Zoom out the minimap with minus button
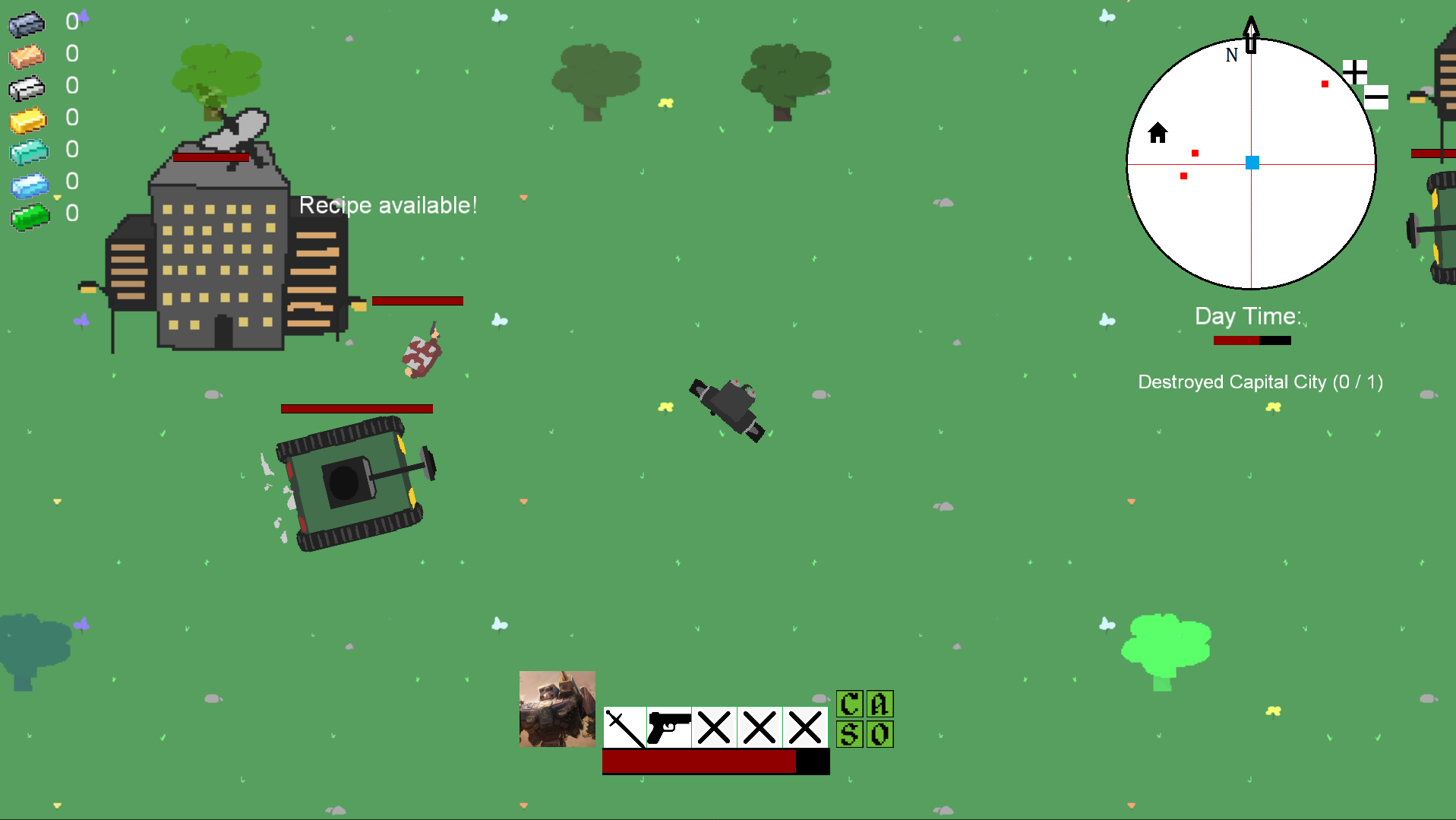This screenshot has width=1456, height=820. (x=1376, y=97)
